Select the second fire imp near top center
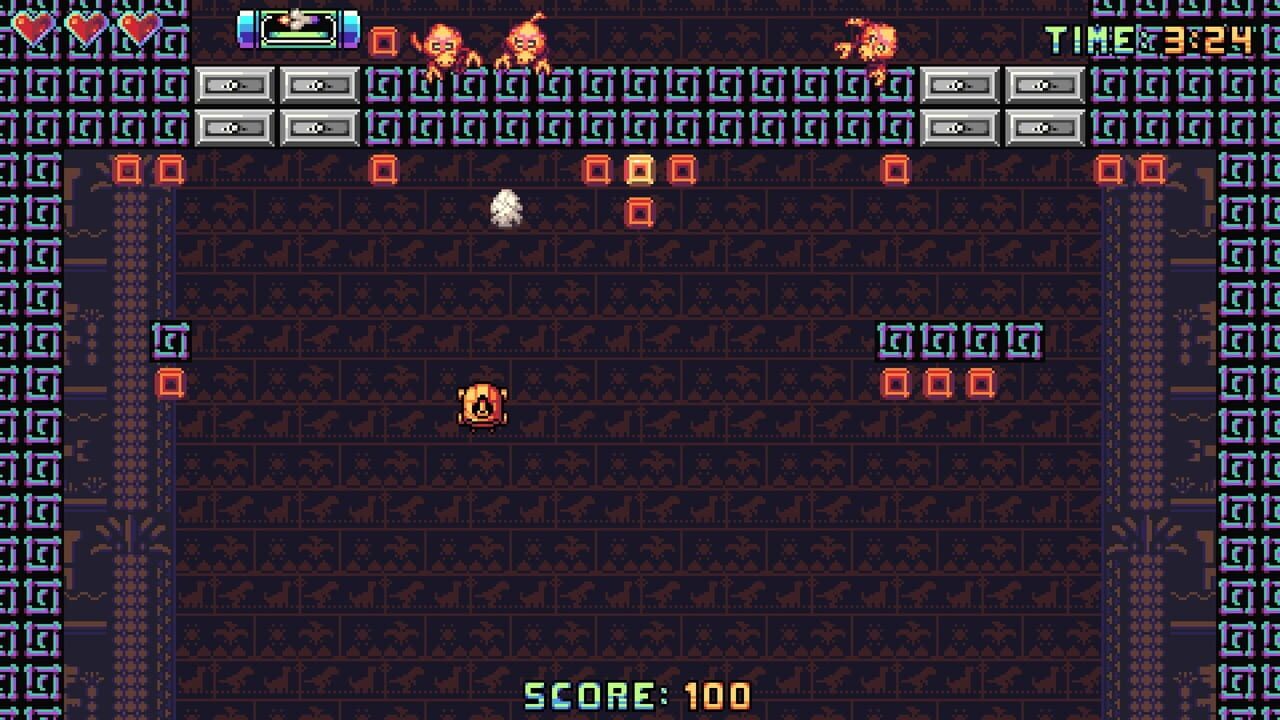Screen dimensions: 1280x720 526,42
